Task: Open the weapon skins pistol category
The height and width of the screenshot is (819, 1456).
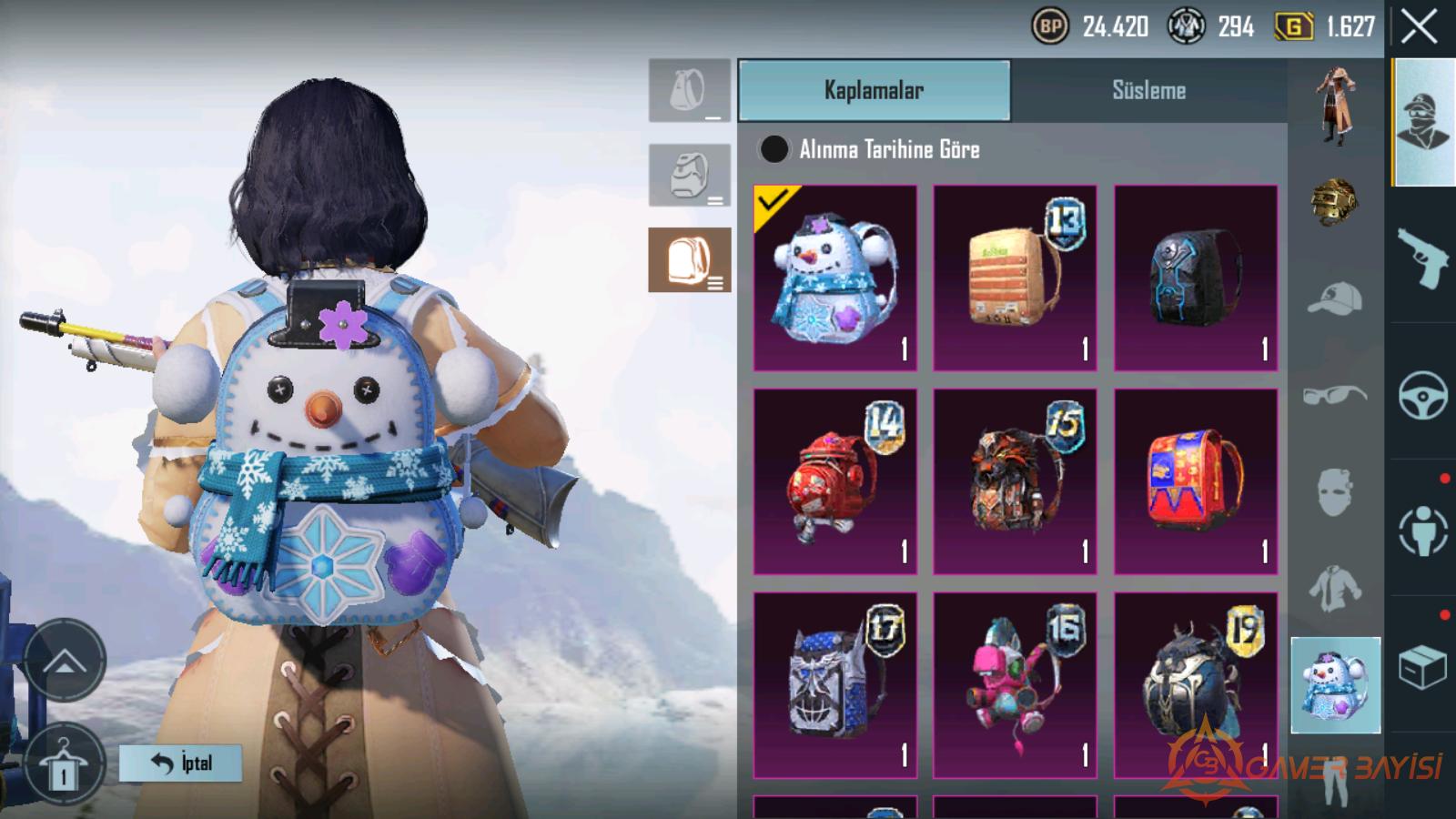Action: point(1422,257)
